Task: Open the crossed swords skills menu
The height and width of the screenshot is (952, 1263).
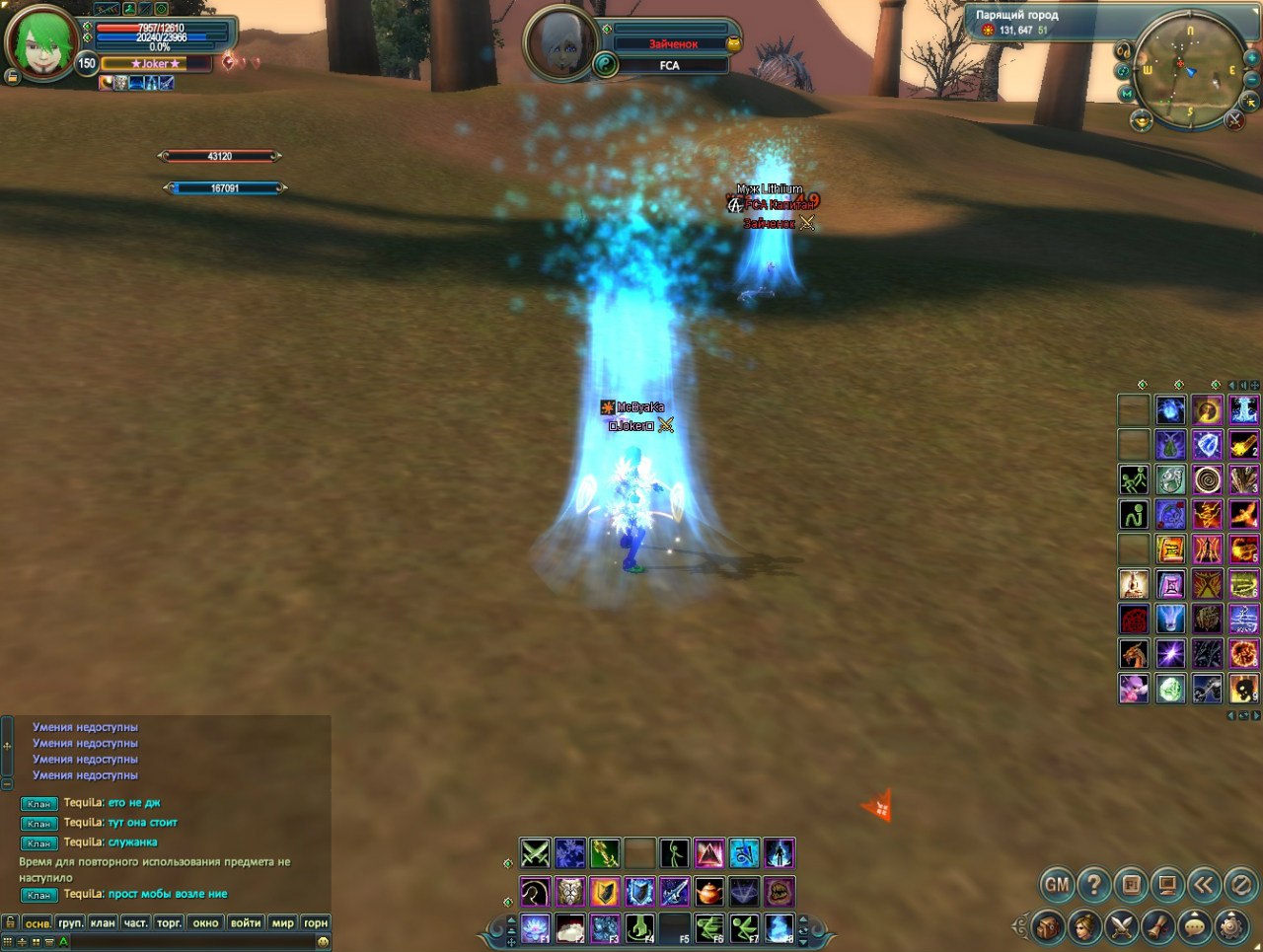Action: click(x=1121, y=927)
